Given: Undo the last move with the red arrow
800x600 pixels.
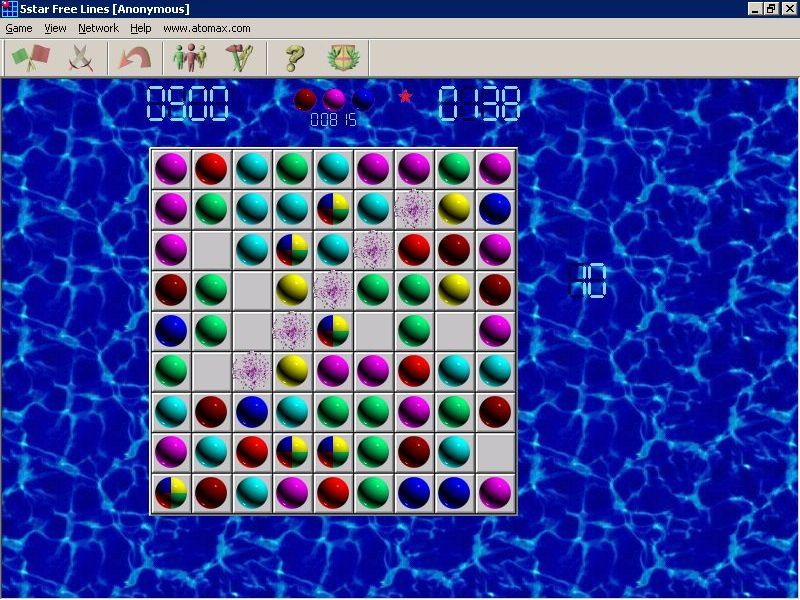Looking at the screenshot, I should click(x=133, y=58).
